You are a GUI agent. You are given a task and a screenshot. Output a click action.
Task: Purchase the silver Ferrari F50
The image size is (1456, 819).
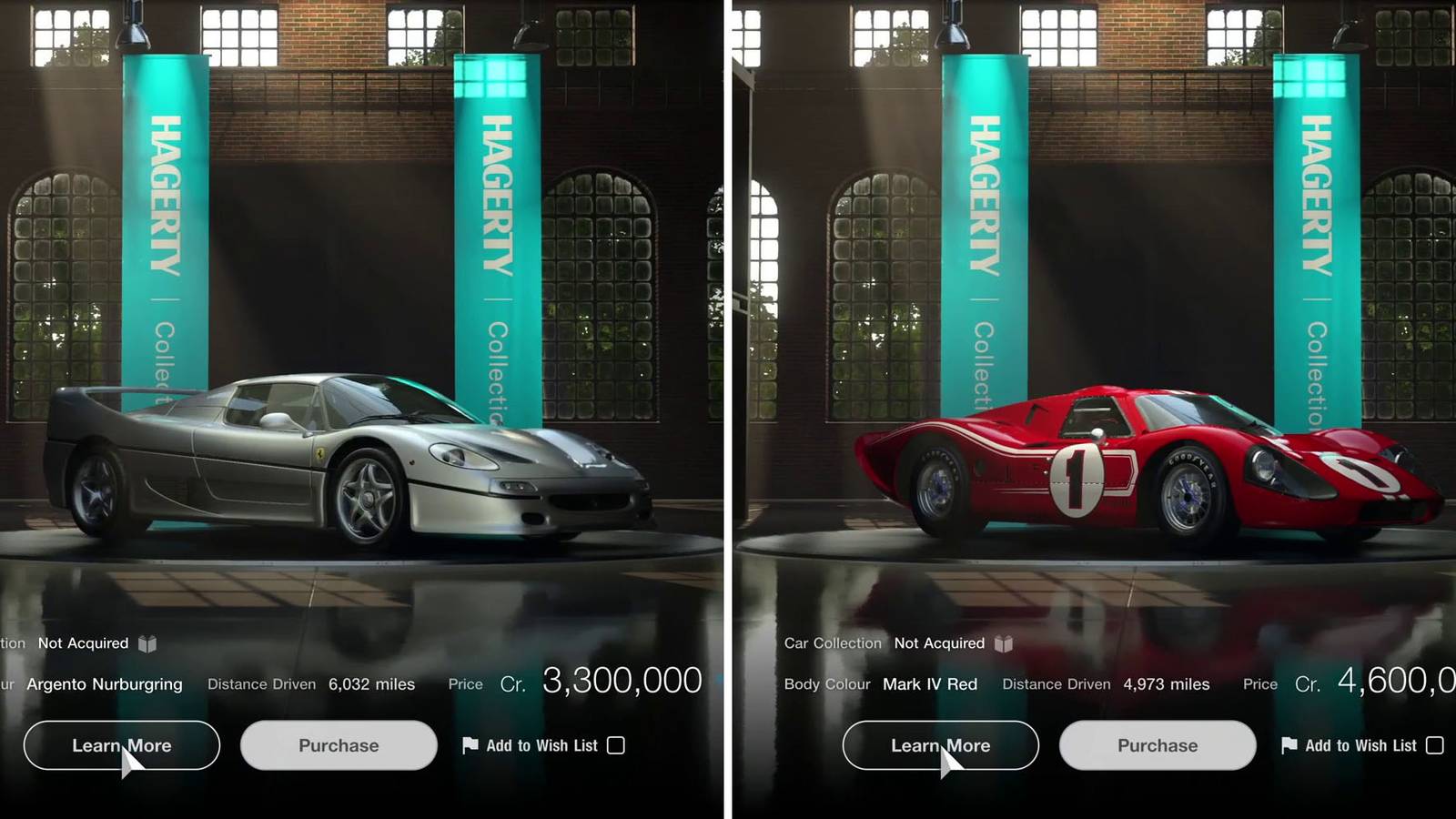pyautogui.click(x=338, y=745)
